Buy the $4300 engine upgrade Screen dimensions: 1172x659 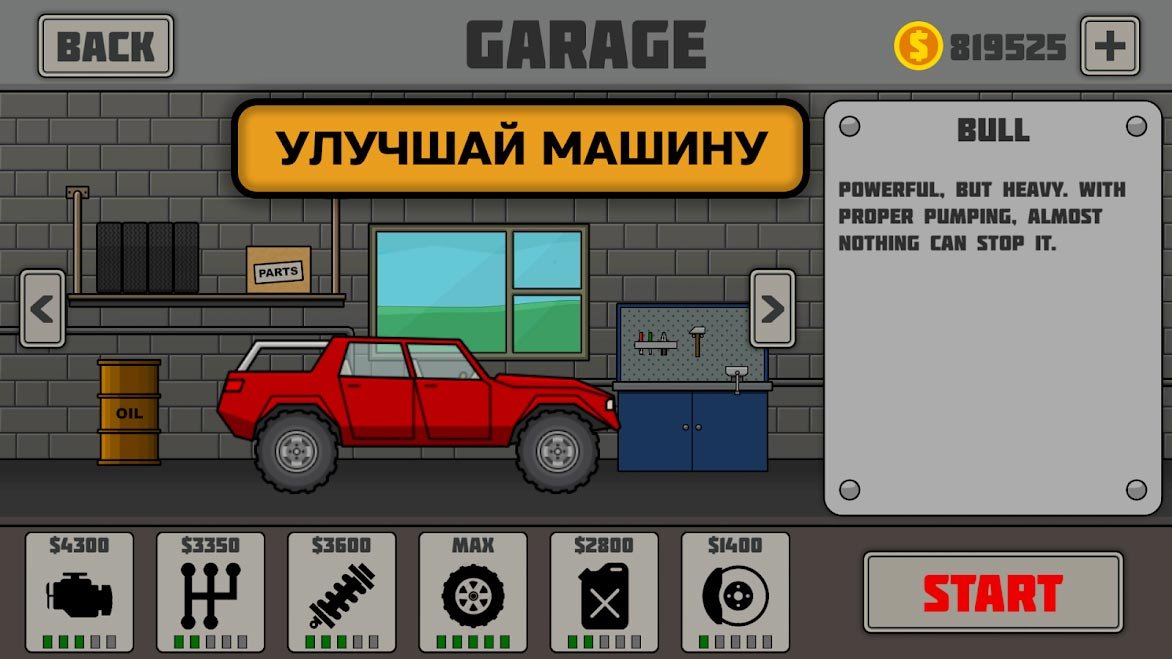(x=79, y=592)
